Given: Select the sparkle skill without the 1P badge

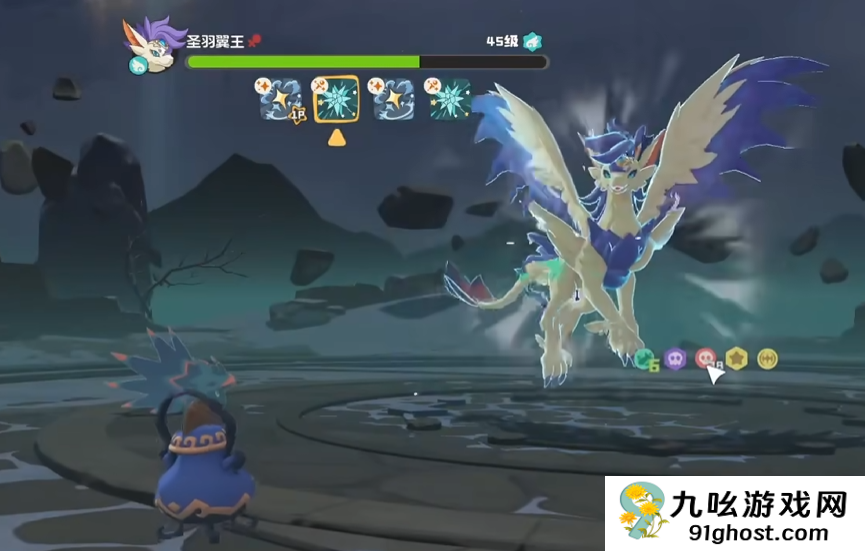Looking at the screenshot, I should [x=393, y=100].
